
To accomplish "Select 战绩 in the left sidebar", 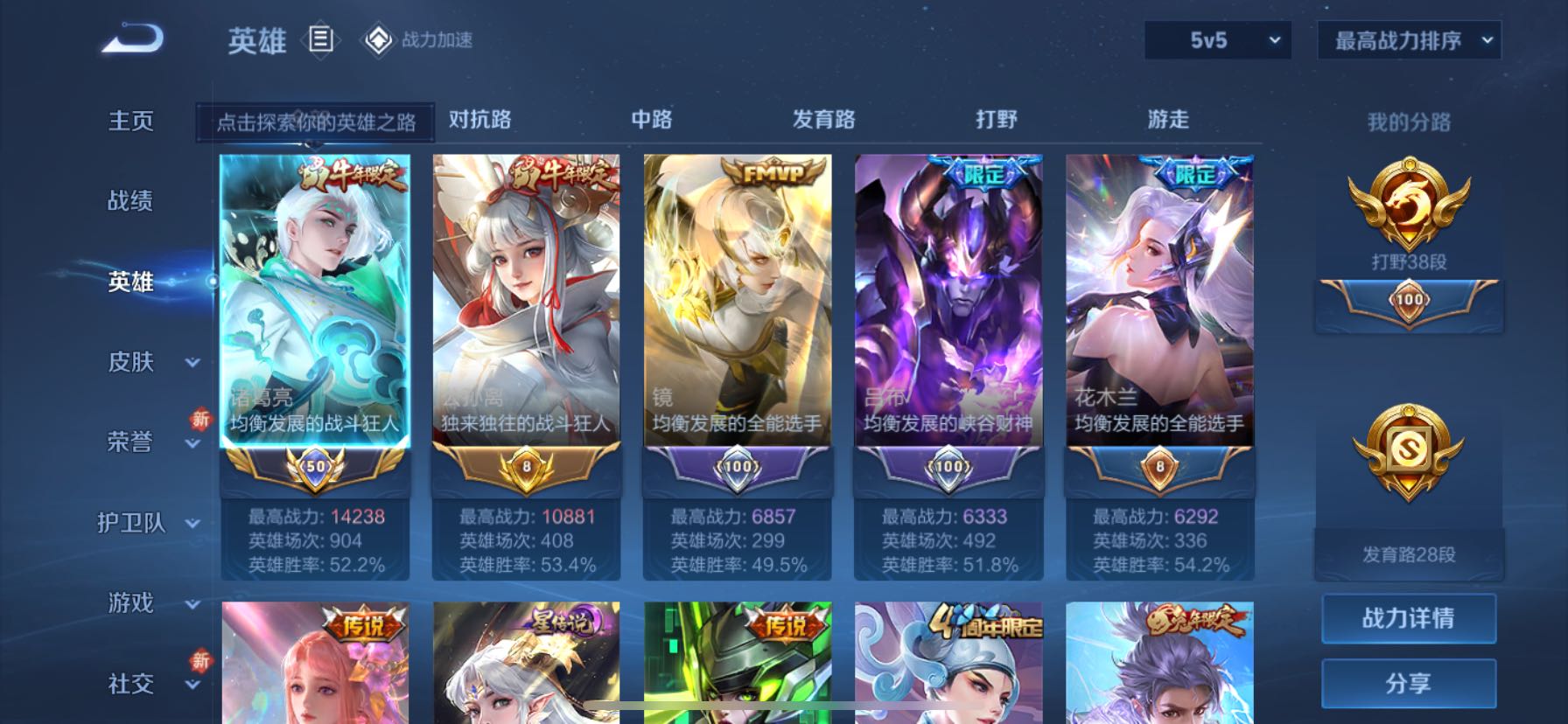I will pos(131,201).
